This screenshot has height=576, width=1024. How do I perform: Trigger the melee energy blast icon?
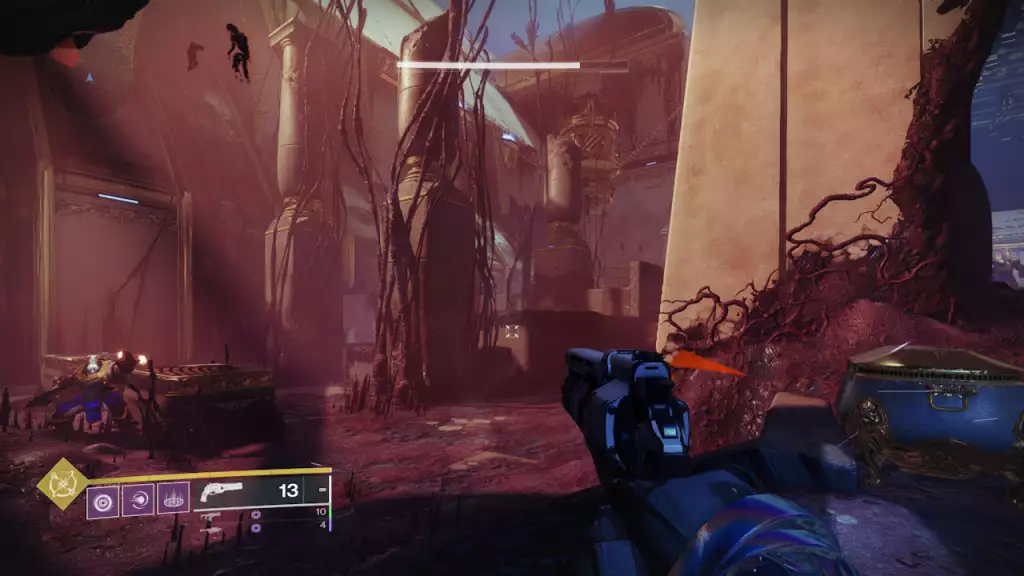tap(138, 497)
